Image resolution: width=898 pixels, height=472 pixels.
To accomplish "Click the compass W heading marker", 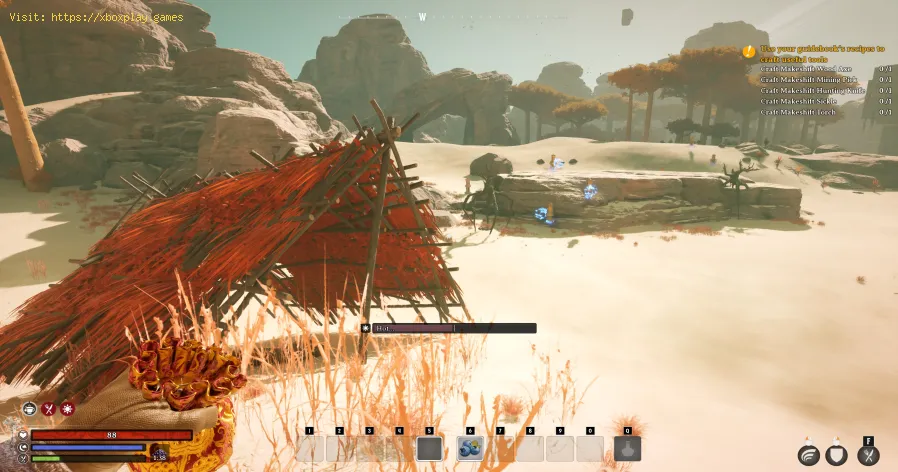I will pos(422,17).
